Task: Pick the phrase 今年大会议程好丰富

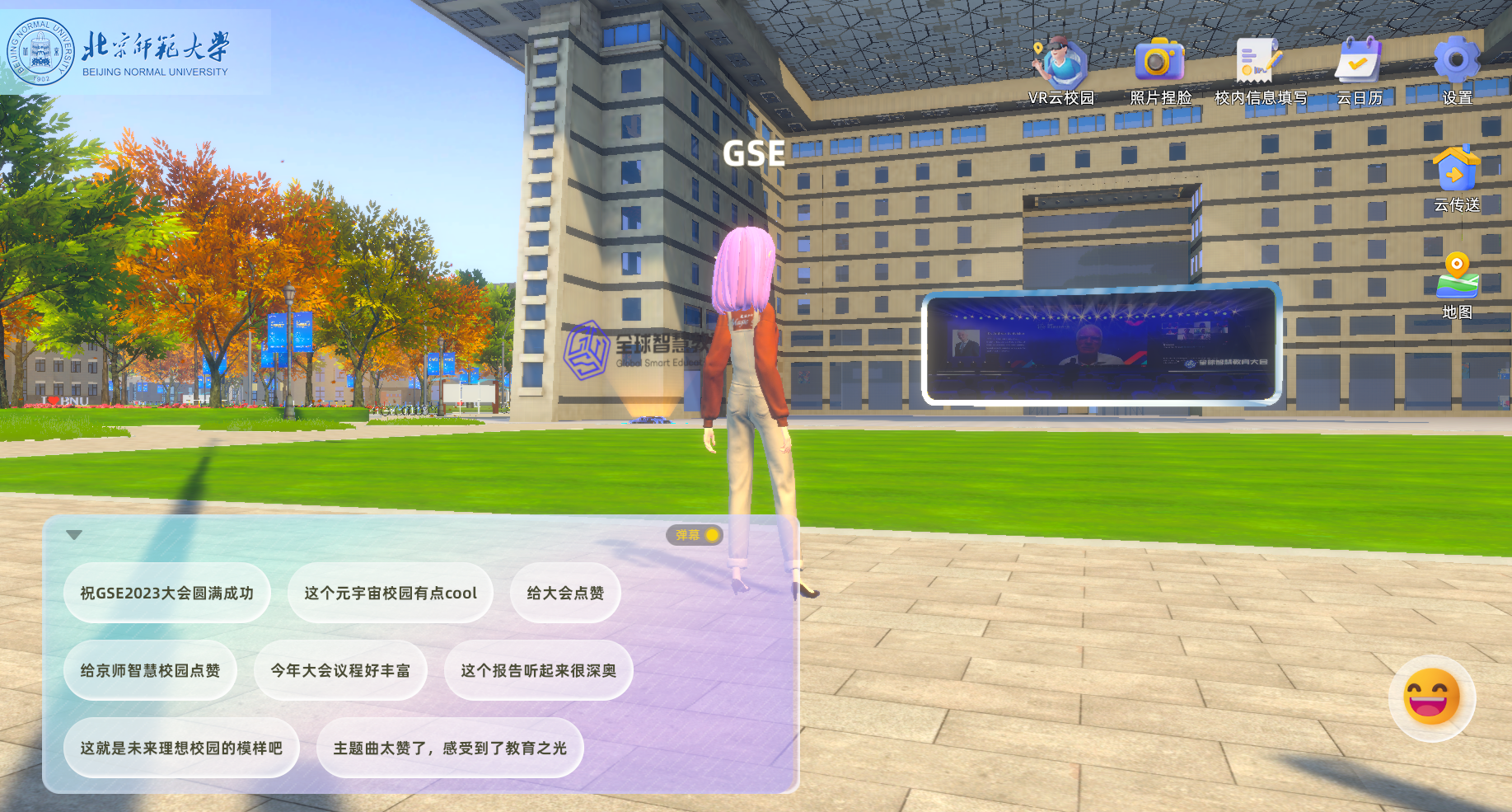Action: [x=340, y=671]
